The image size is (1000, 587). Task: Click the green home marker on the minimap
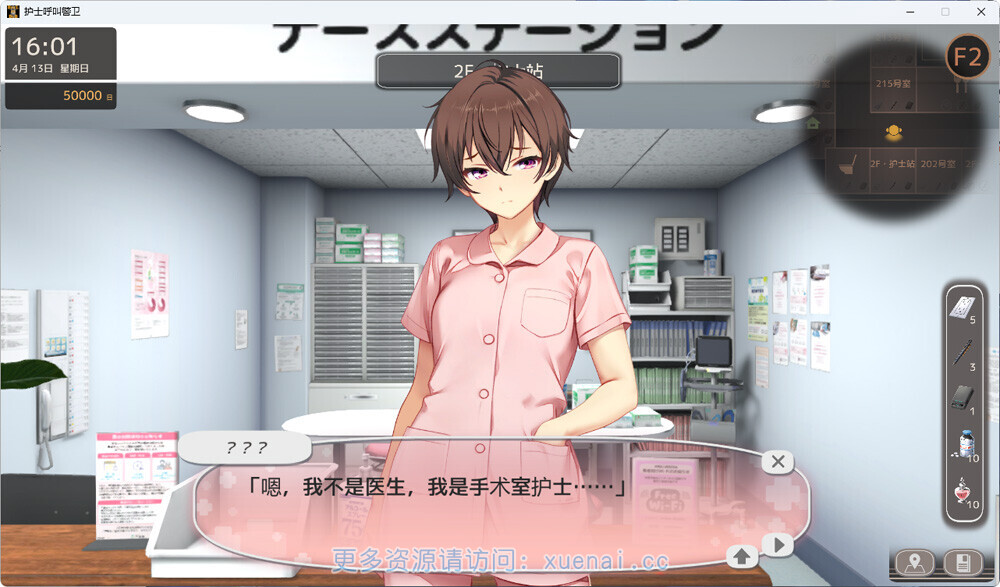[x=813, y=124]
